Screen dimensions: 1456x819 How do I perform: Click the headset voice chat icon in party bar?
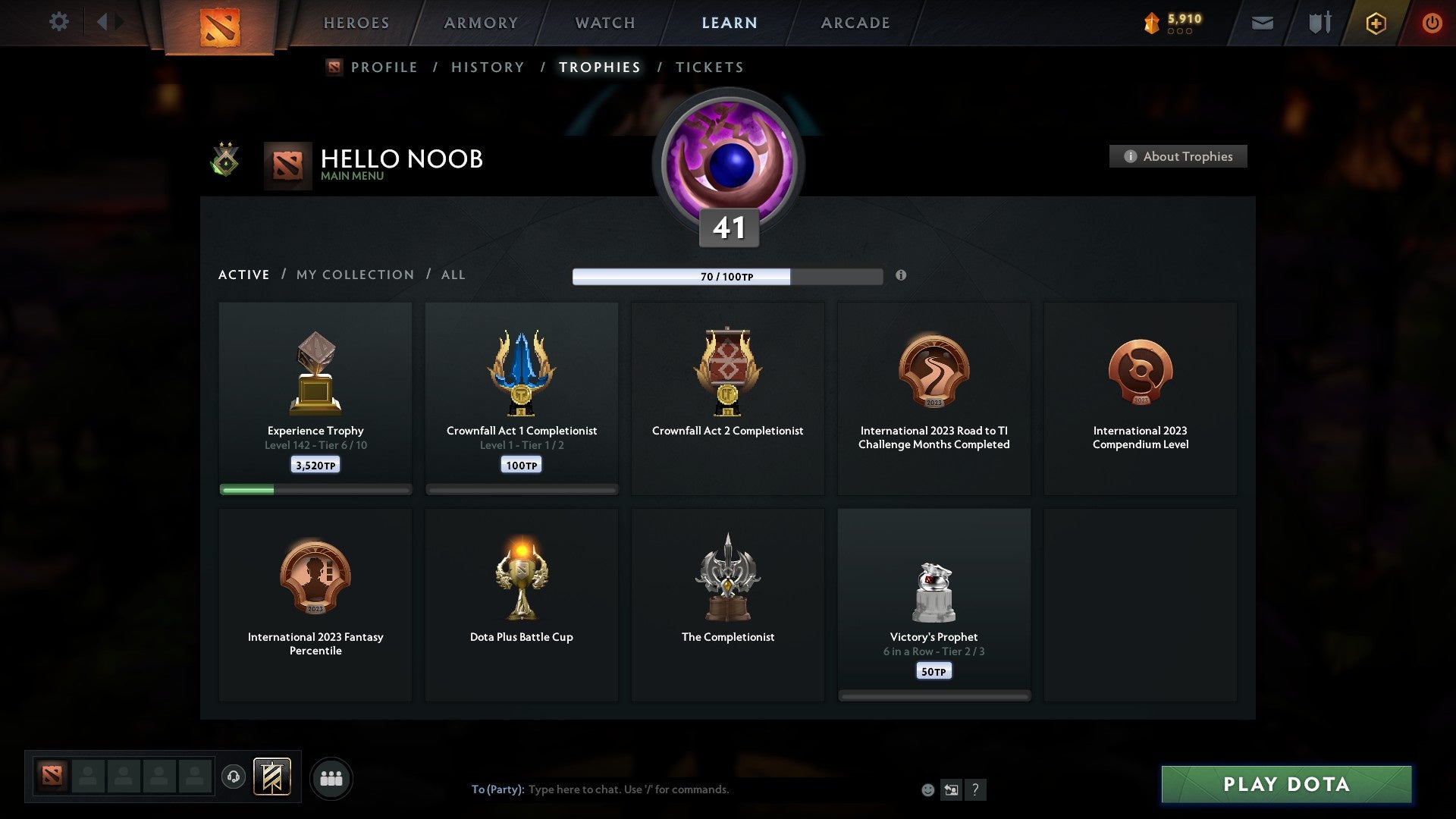coord(234,778)
